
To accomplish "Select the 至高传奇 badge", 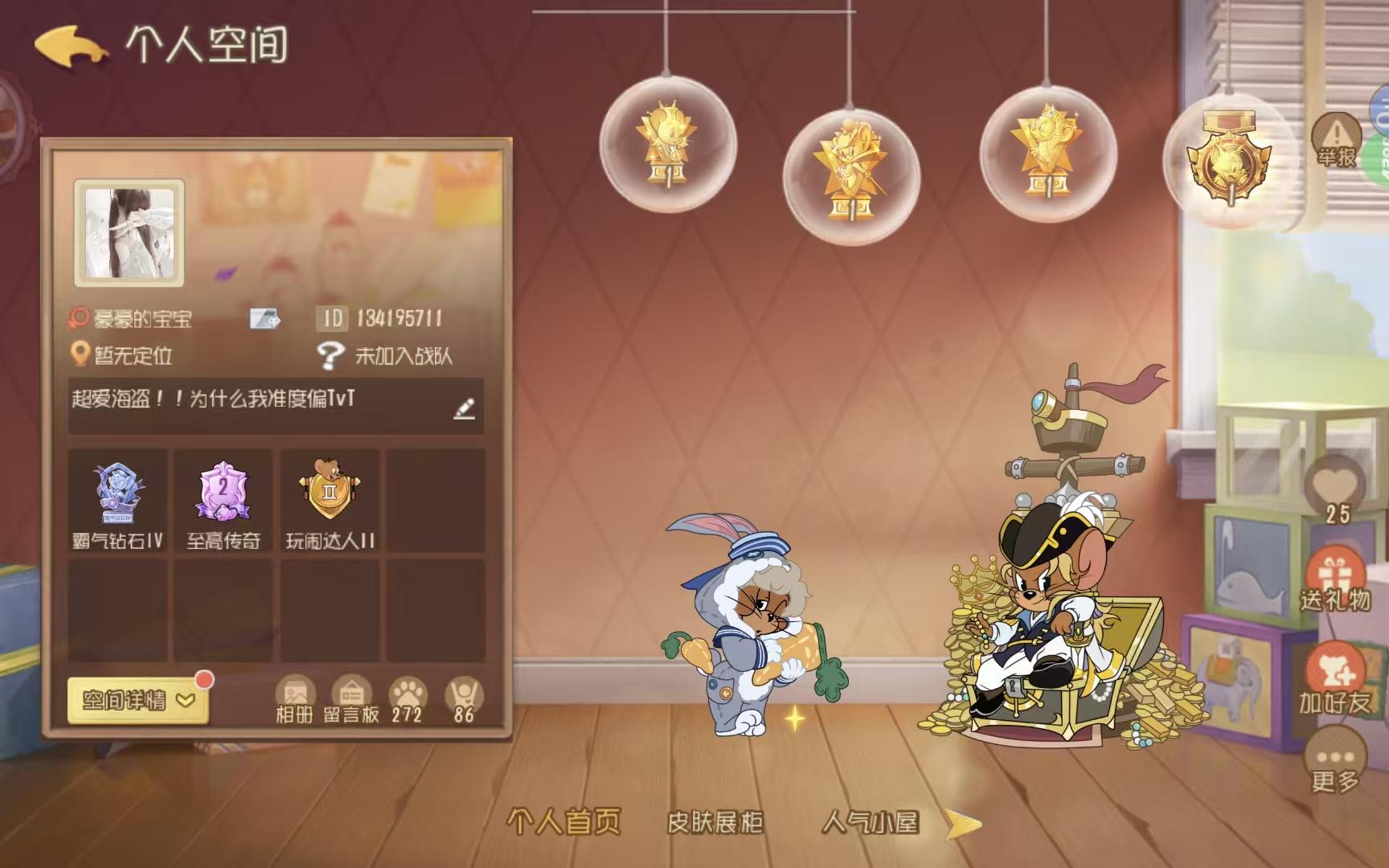I will [223, 494].
